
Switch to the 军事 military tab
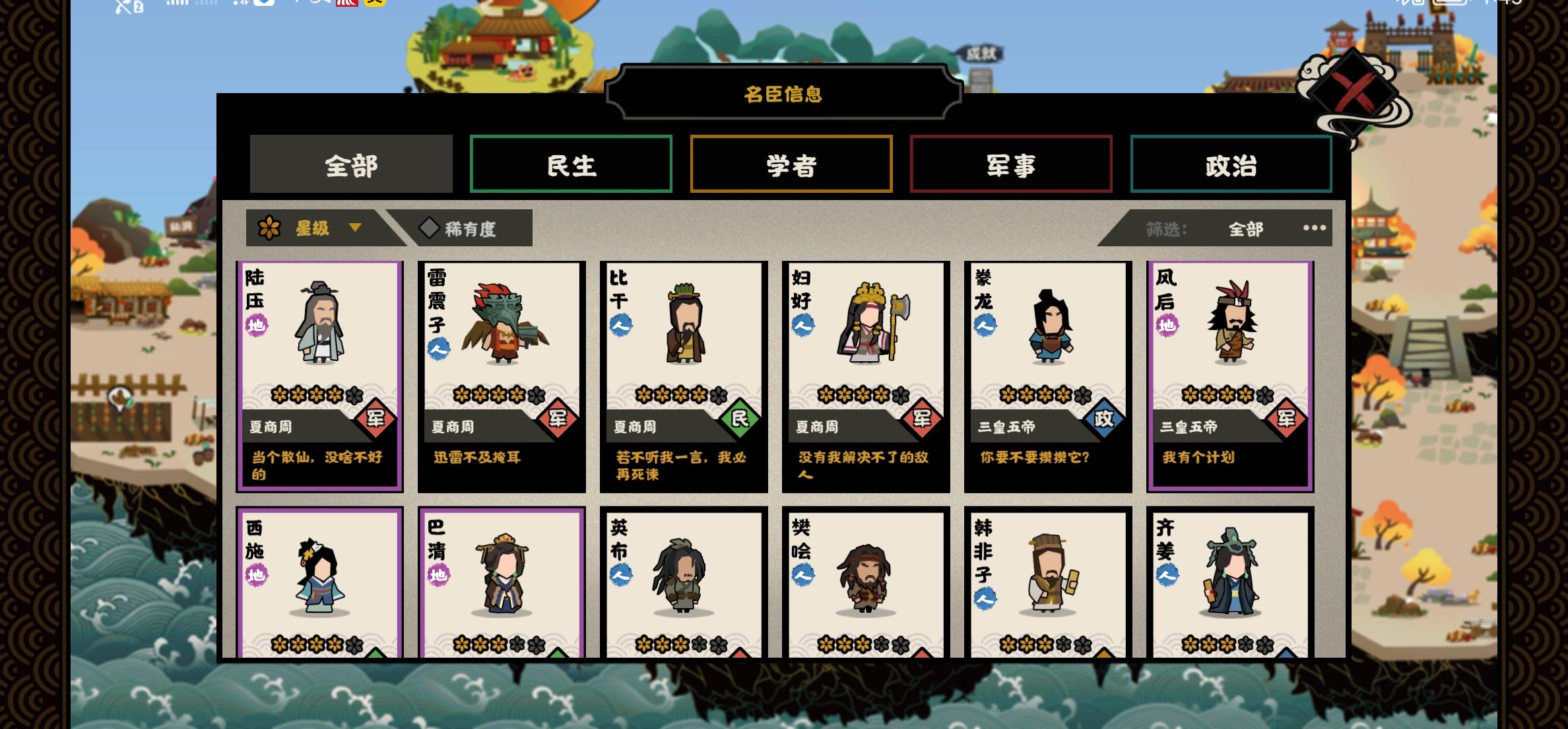tap(1011, 165)
